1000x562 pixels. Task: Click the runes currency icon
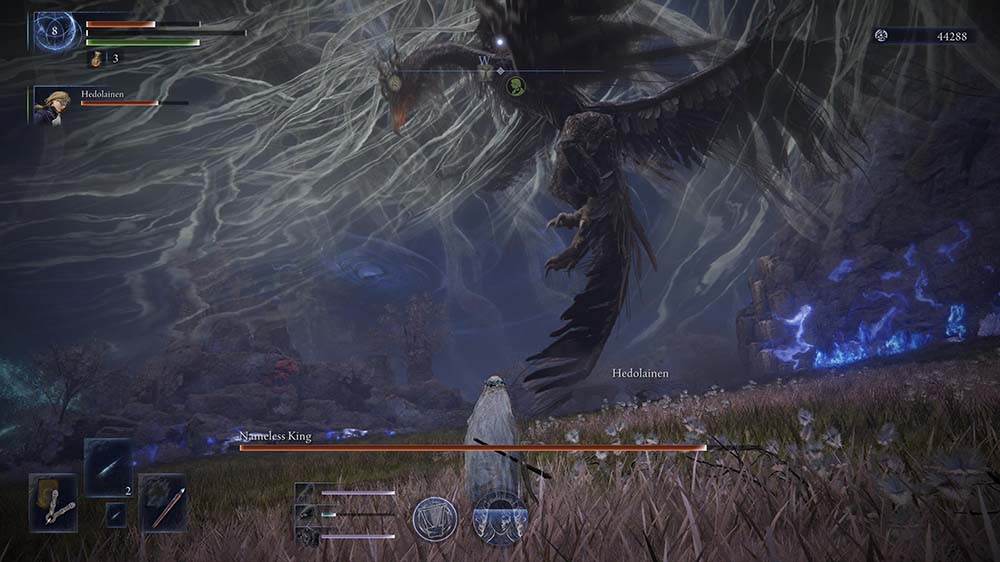coord(882,36)
